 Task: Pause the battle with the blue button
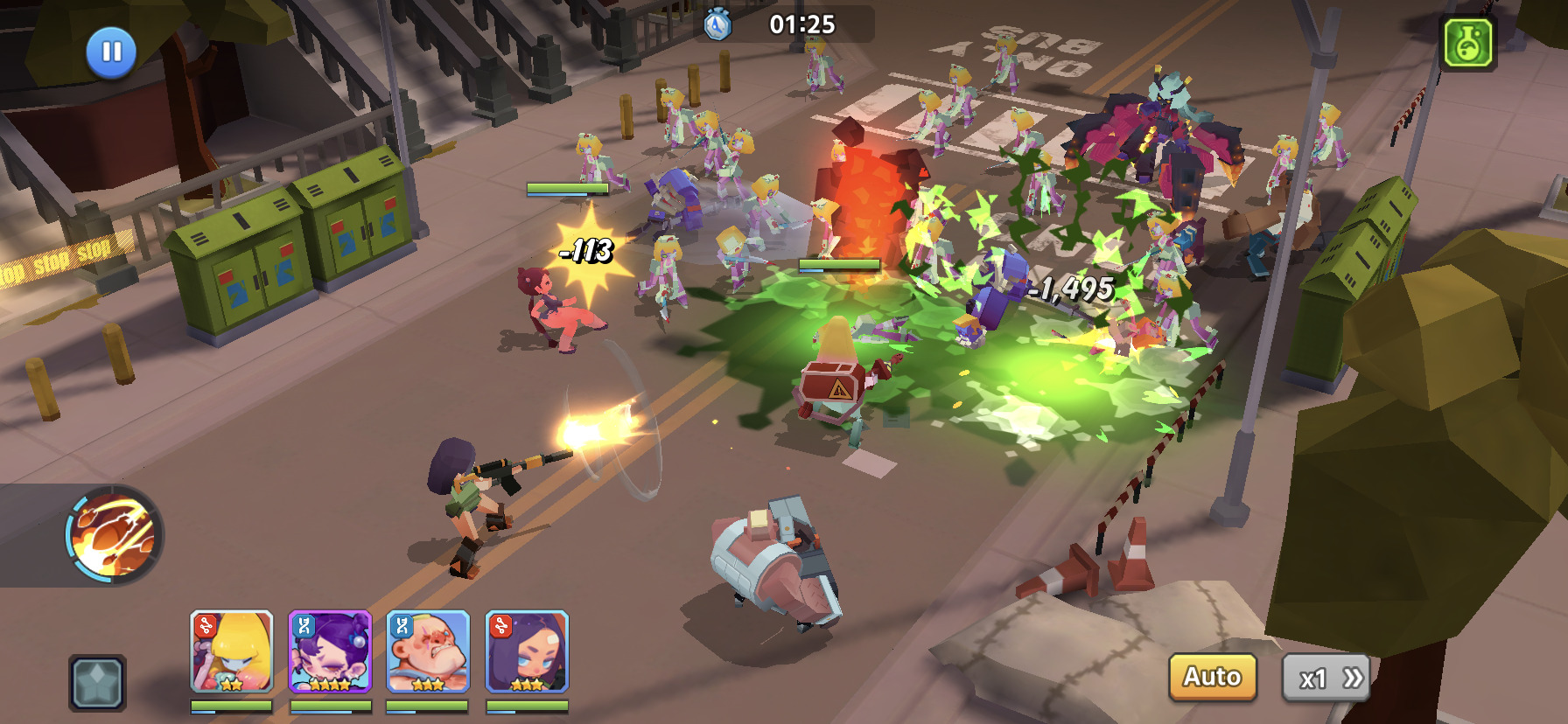coord(111,52)
